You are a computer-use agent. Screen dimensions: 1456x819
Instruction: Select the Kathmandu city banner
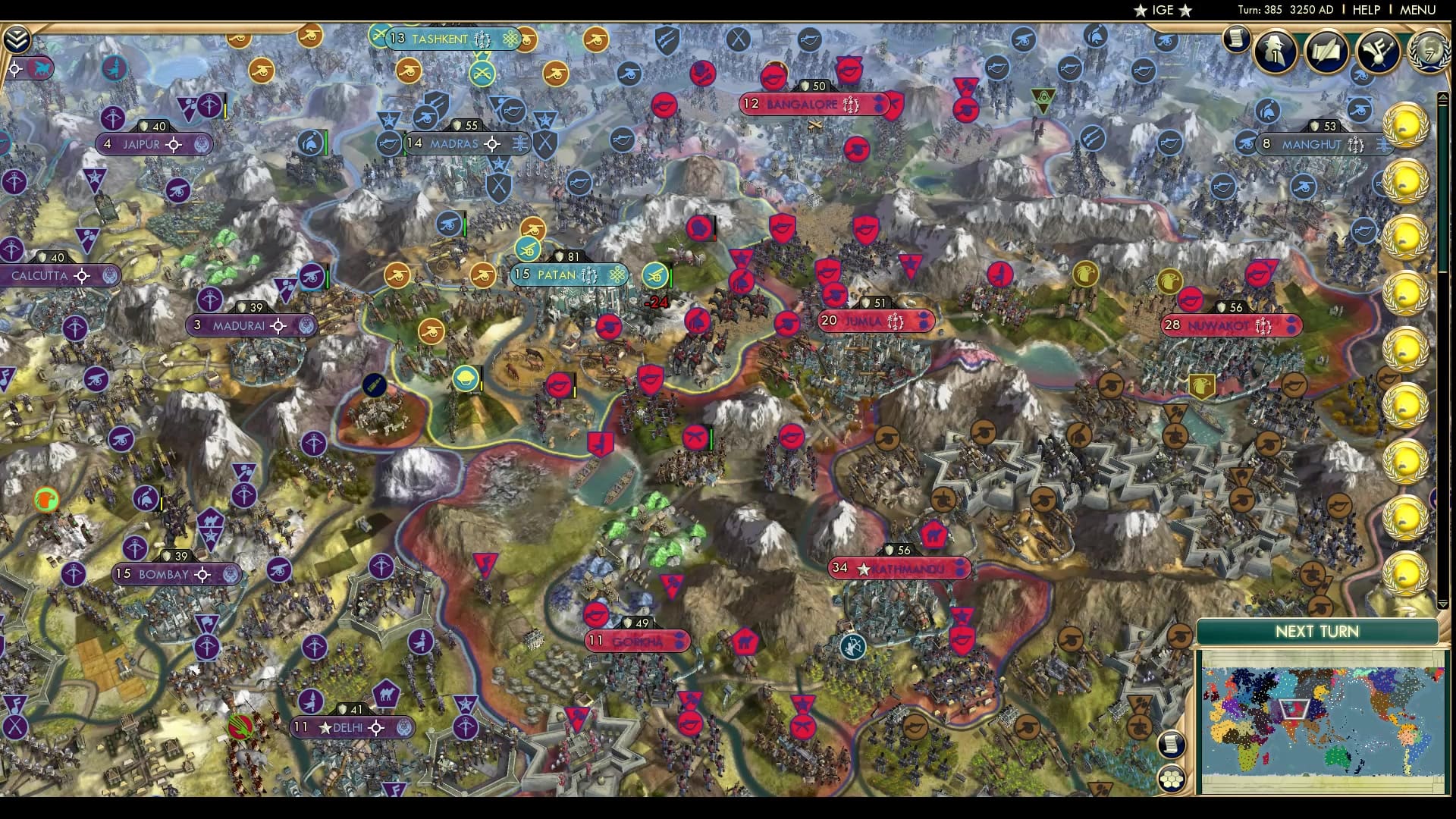[899, 566]
